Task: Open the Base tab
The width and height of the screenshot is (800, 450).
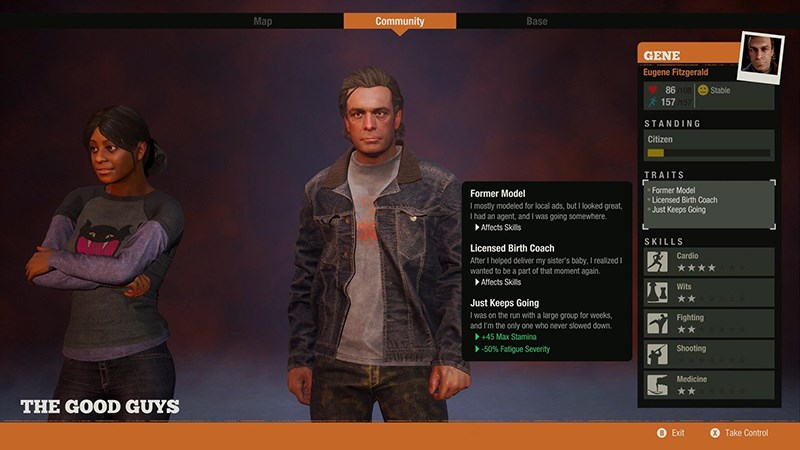Action: [537, 21]
